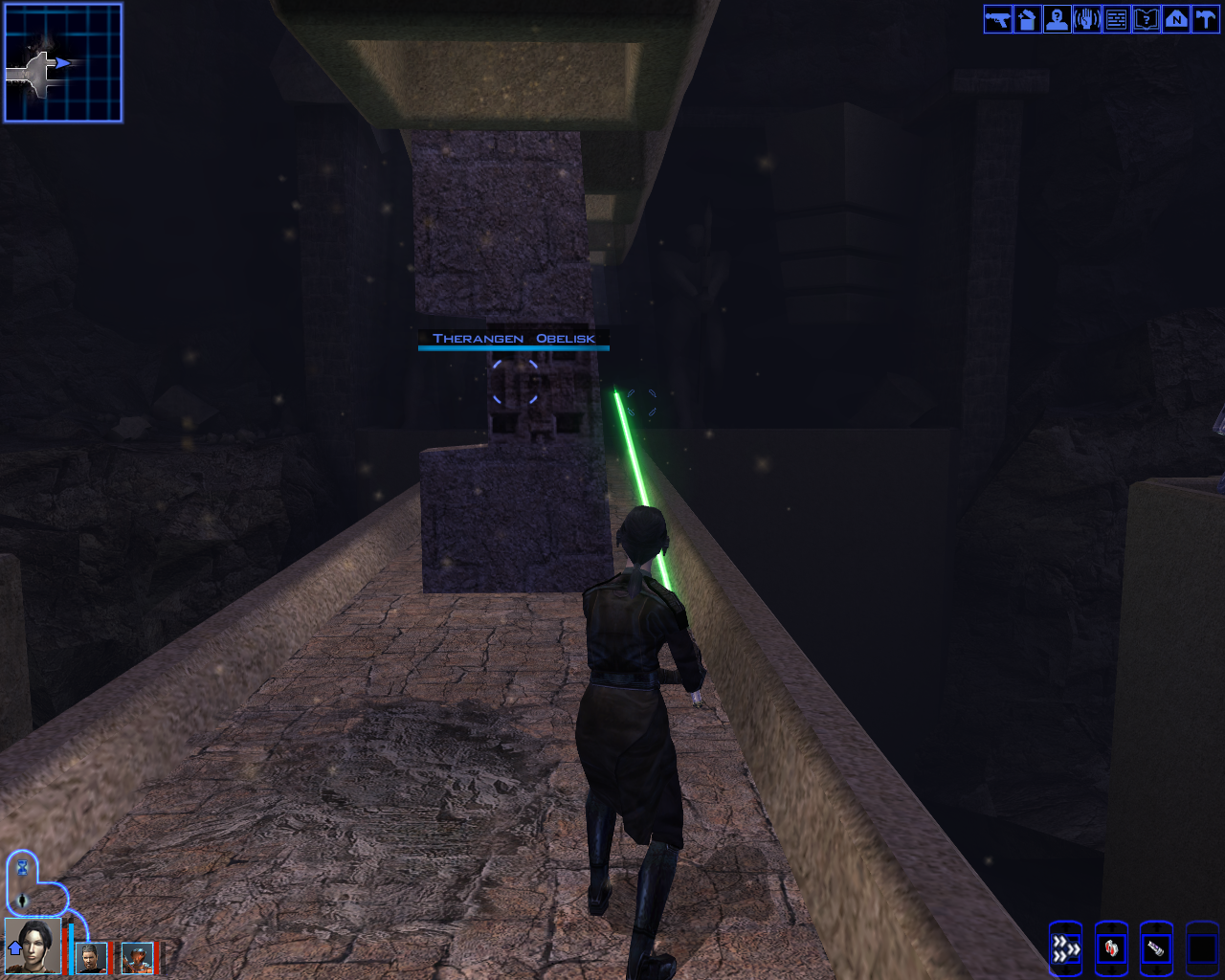Use the adrenal stim quick slot
Screen dimensions: 1225x980
(1155, 948)
